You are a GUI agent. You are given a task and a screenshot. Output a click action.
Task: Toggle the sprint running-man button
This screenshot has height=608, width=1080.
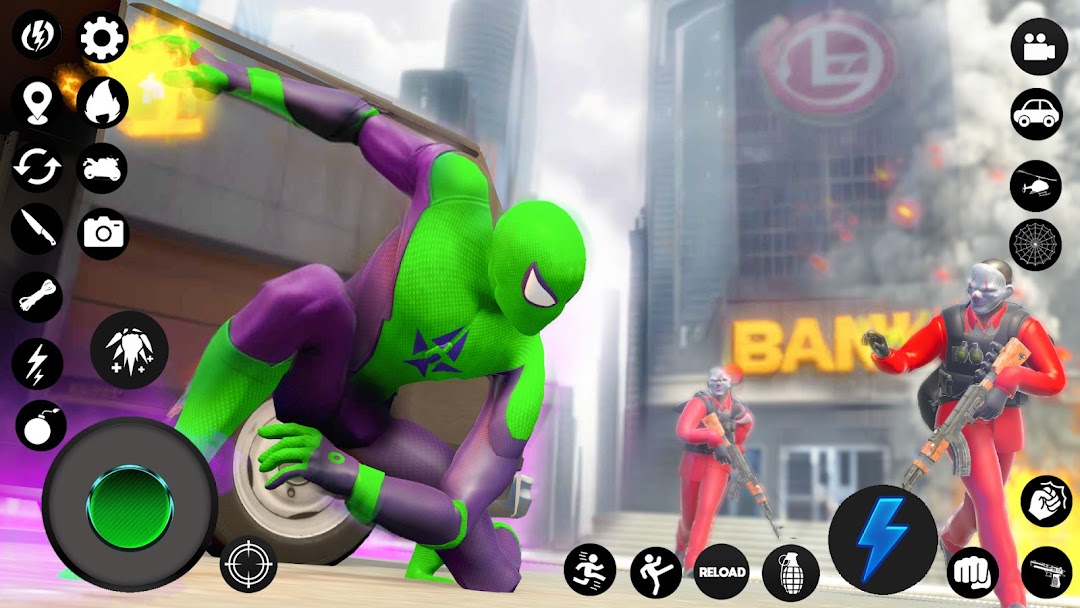(x=589, y=571)
